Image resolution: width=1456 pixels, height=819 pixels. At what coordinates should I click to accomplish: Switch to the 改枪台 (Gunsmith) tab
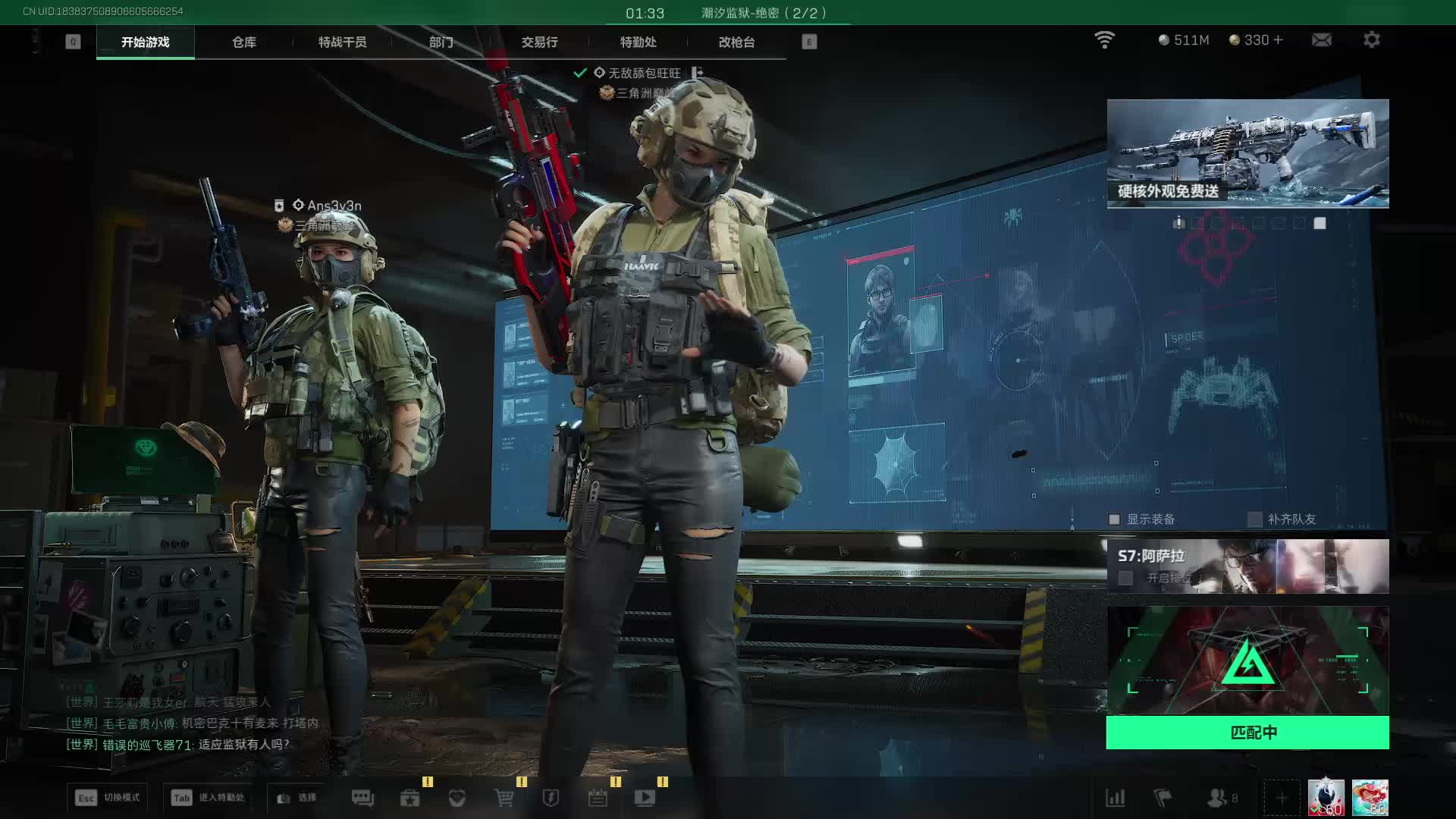(x=736, y=42)
